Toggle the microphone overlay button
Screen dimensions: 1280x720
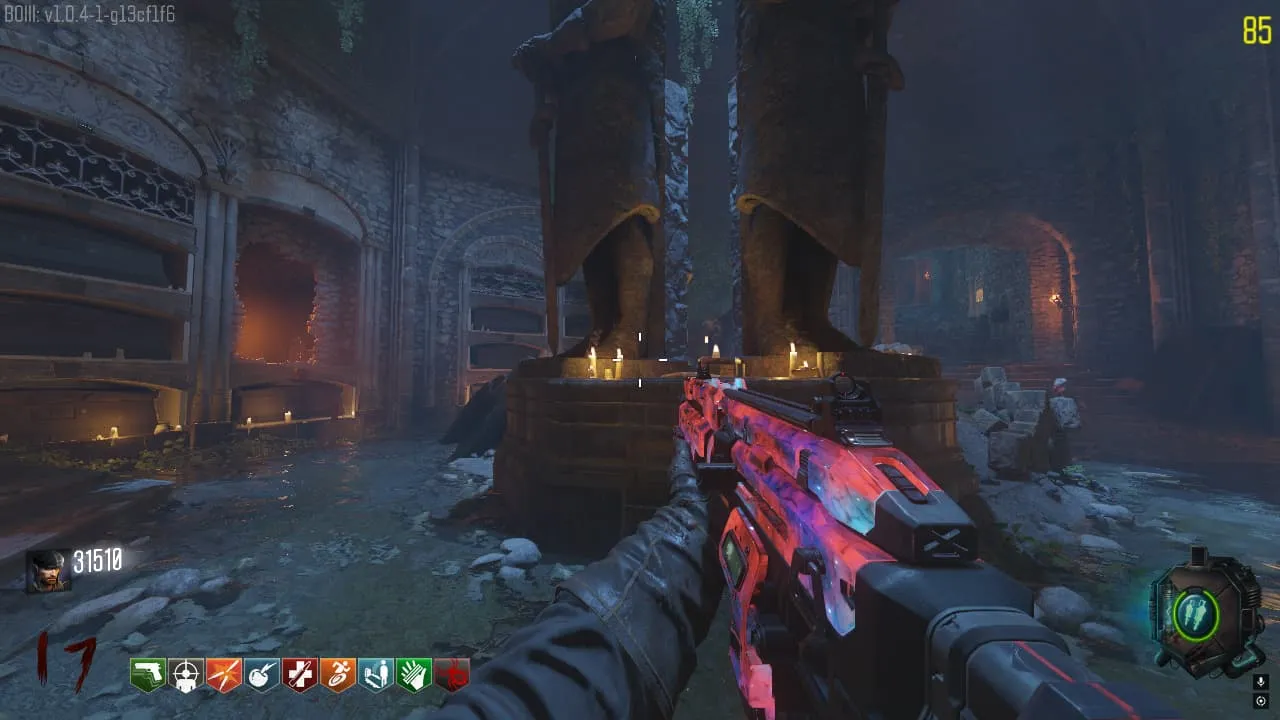pos(1261,681)
